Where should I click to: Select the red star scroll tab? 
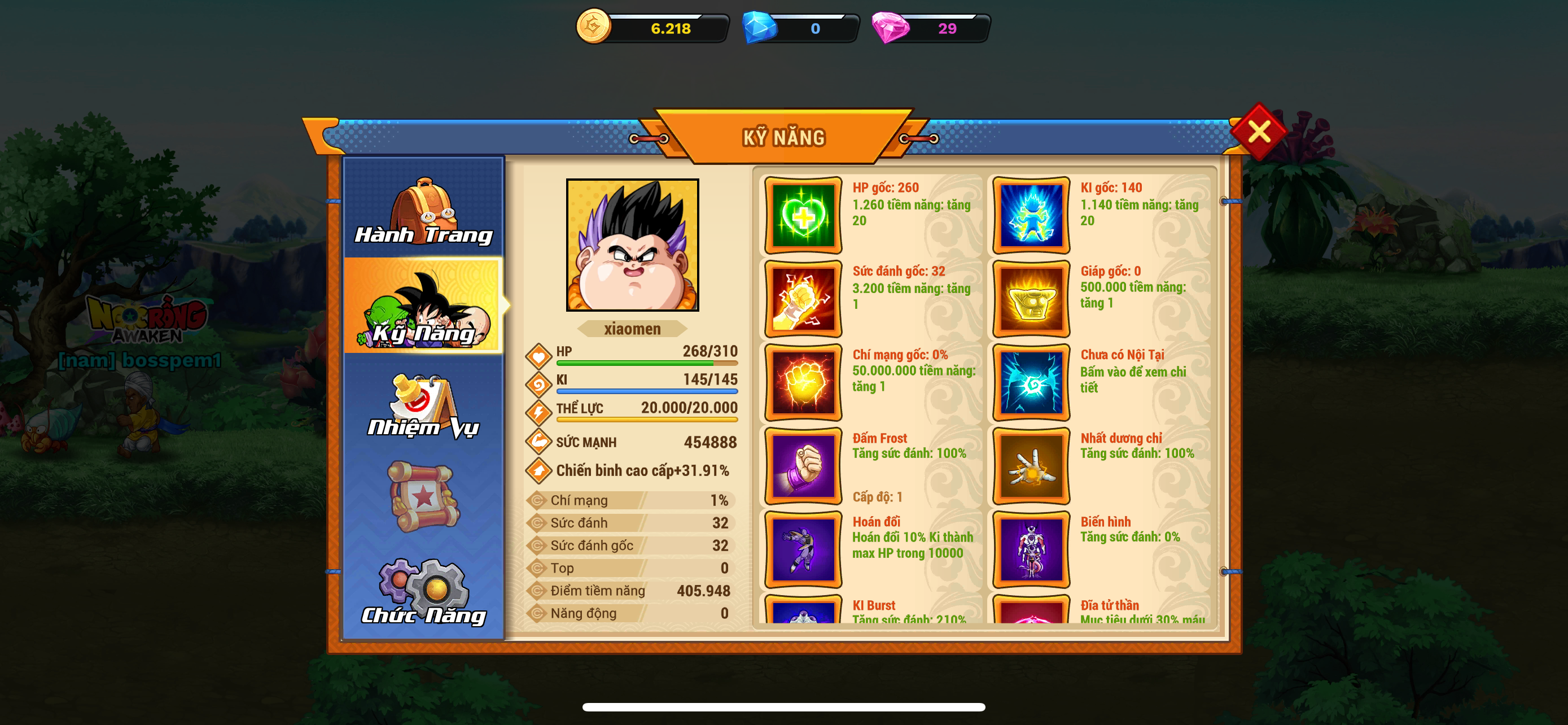click(424, 496)
